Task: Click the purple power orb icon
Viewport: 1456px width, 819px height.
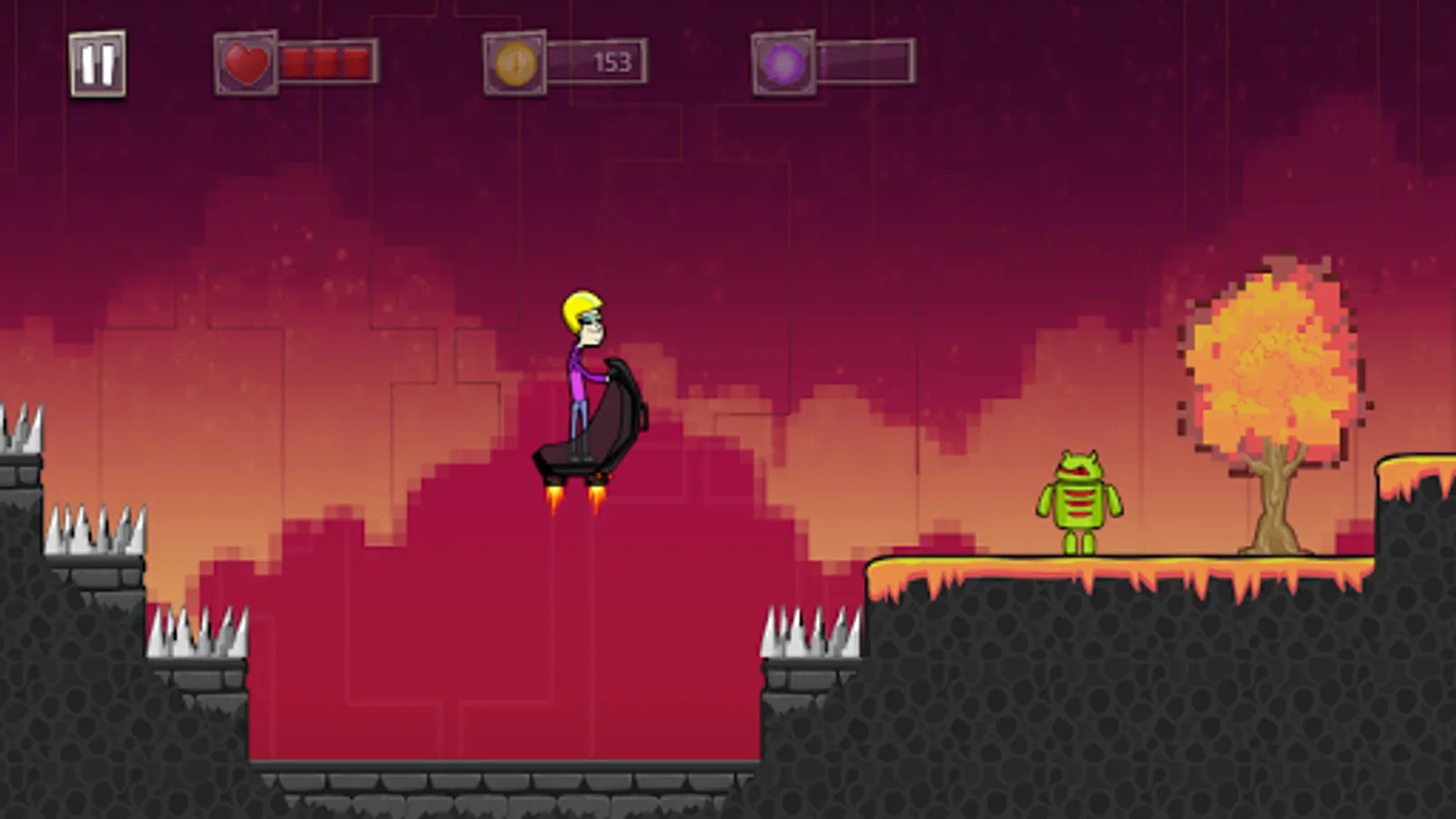Action: (x=783, y=62)
